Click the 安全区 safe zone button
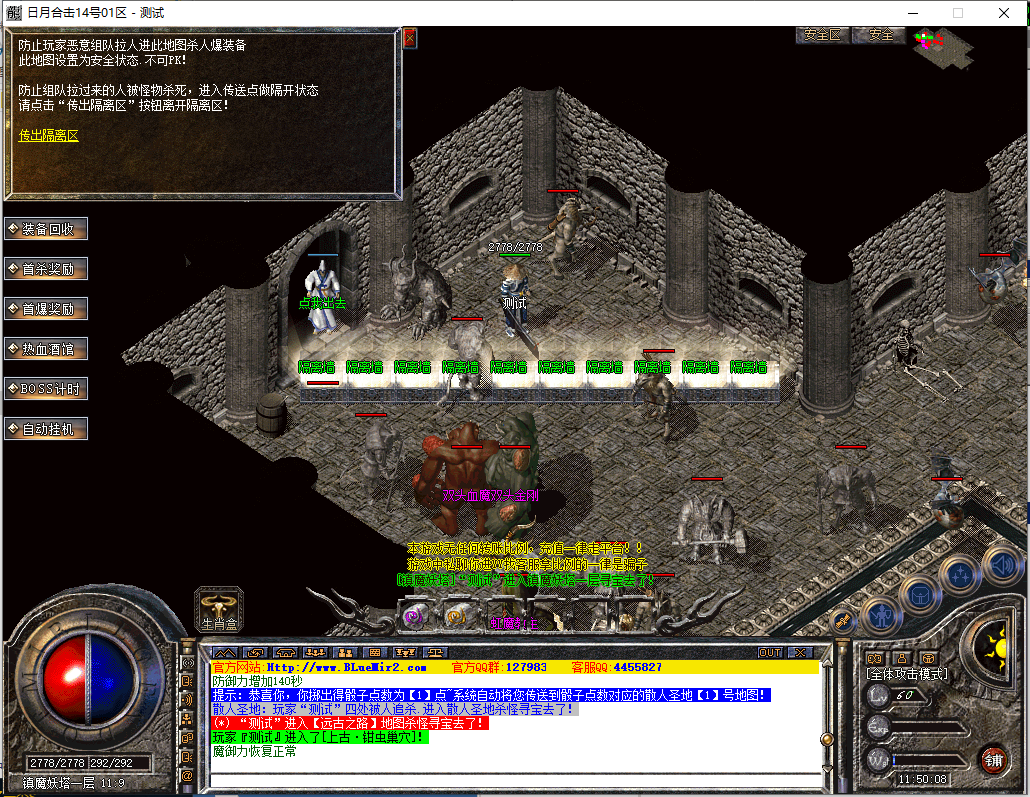Viewport: 1030px width, 797px height. click(x=822, y=35)
